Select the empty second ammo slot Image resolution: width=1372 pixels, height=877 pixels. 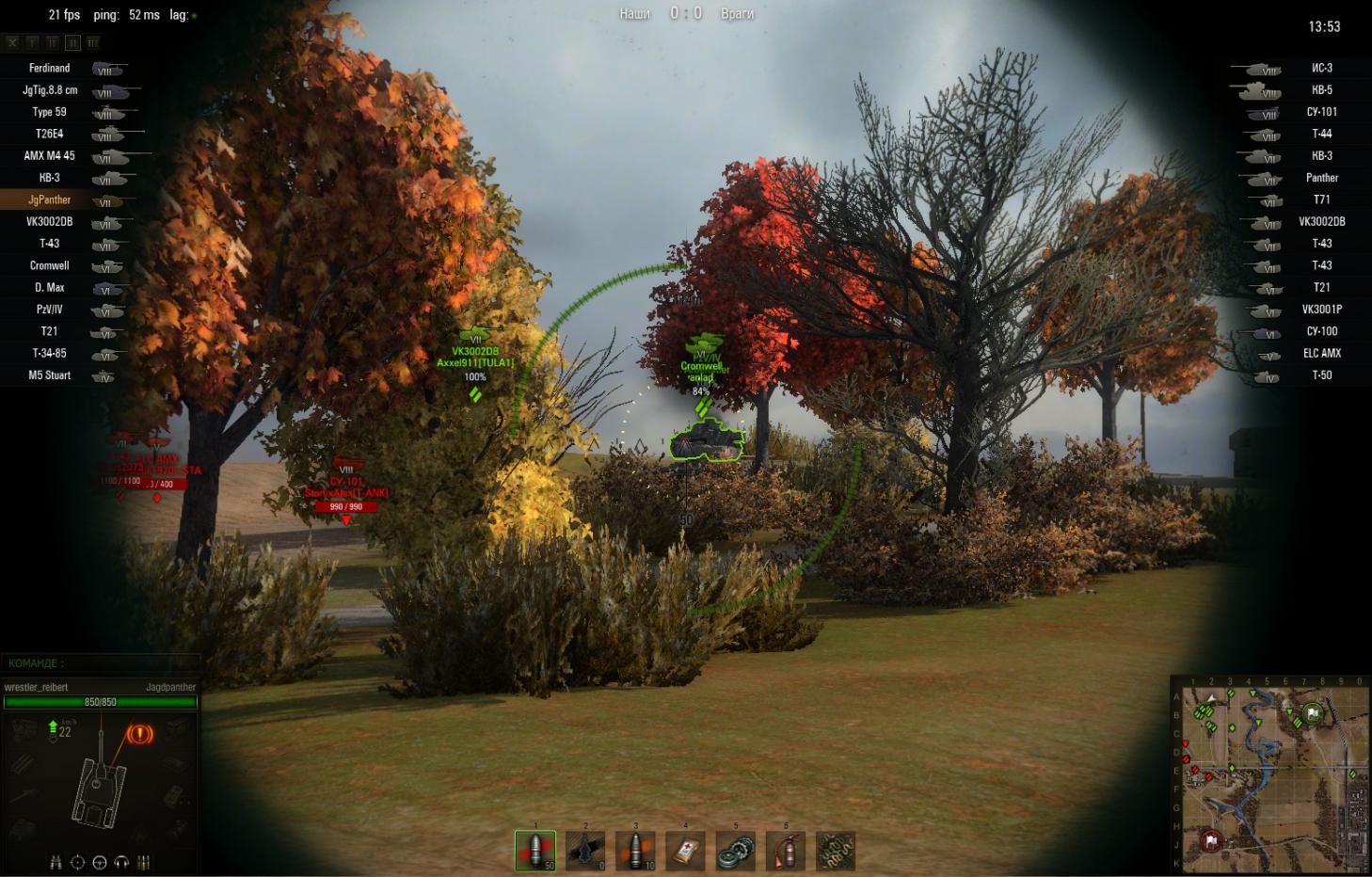pos(585,851)
